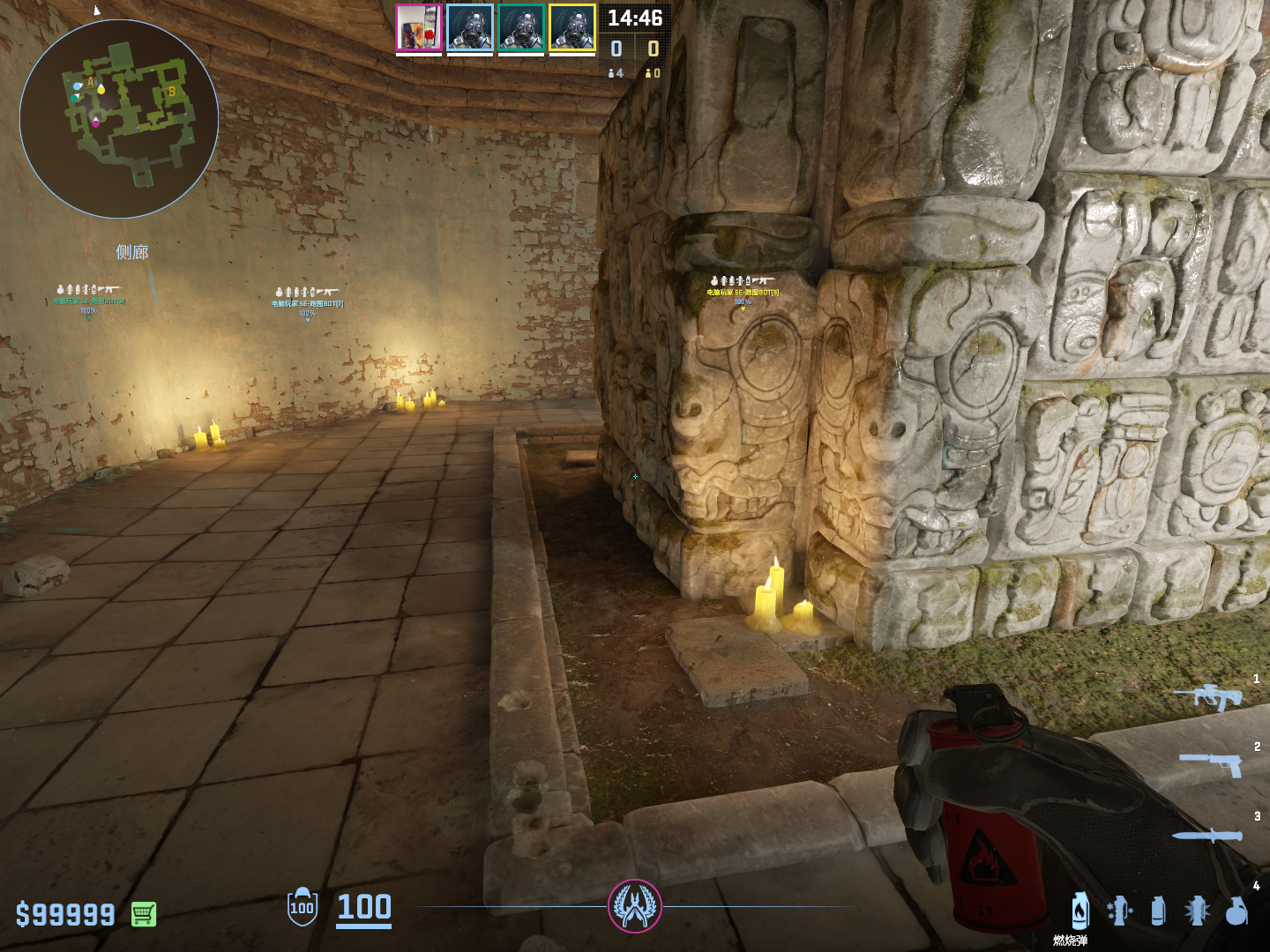Open the buy menu shopping cart
The image size is (1270, 952).
pos(144,914)
